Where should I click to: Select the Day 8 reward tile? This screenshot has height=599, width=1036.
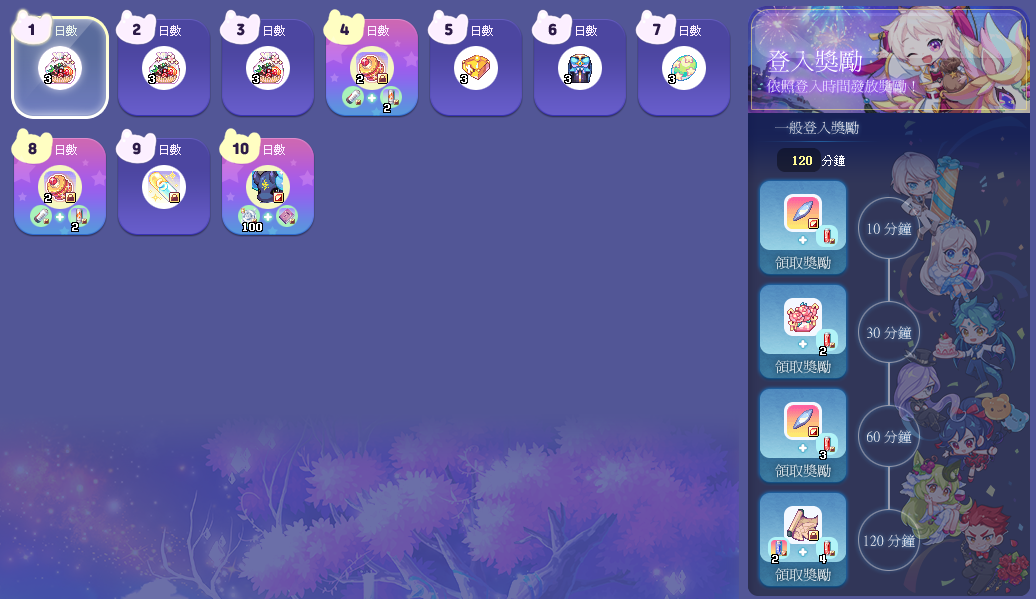click(60, 187)
